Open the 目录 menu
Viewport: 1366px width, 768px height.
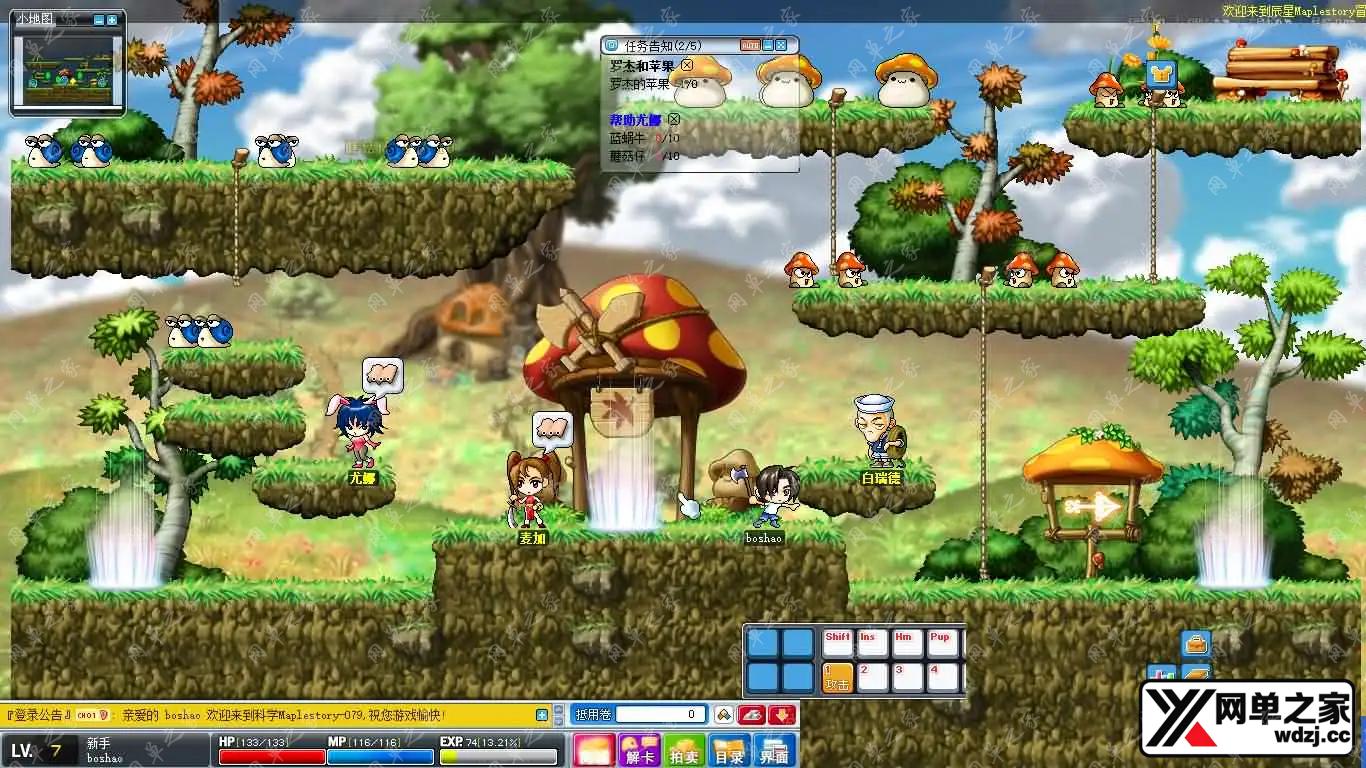[x=729, y=751]
